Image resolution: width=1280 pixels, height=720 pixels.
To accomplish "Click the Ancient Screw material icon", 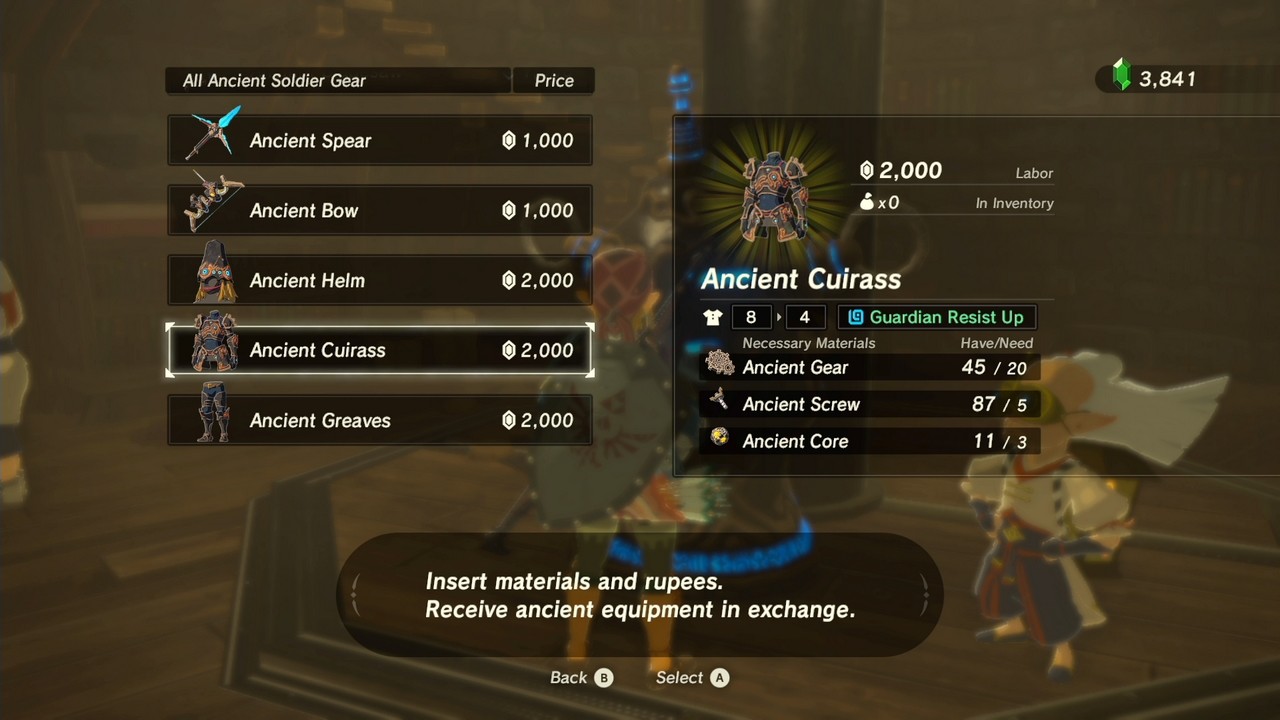I will pos(720,403).
